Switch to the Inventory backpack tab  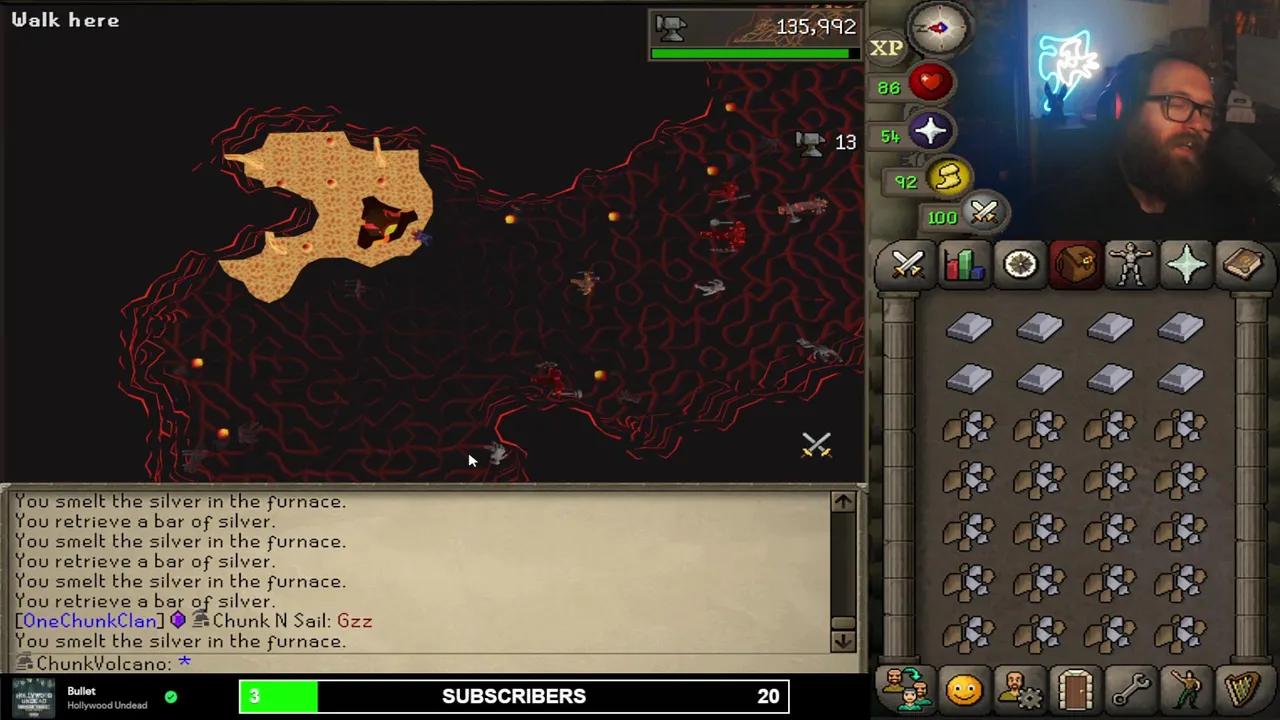click(1075, 264)
